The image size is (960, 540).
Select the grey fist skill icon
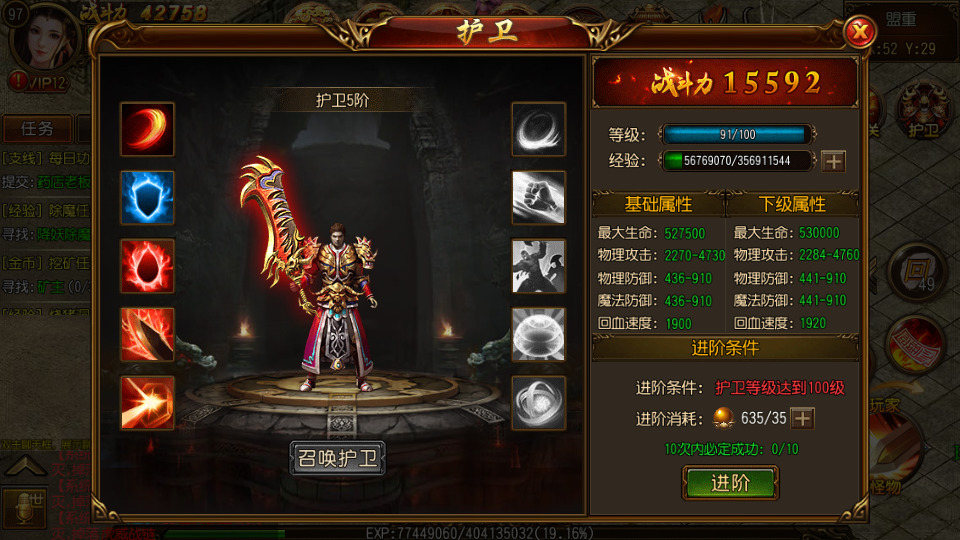coord(539,197)
